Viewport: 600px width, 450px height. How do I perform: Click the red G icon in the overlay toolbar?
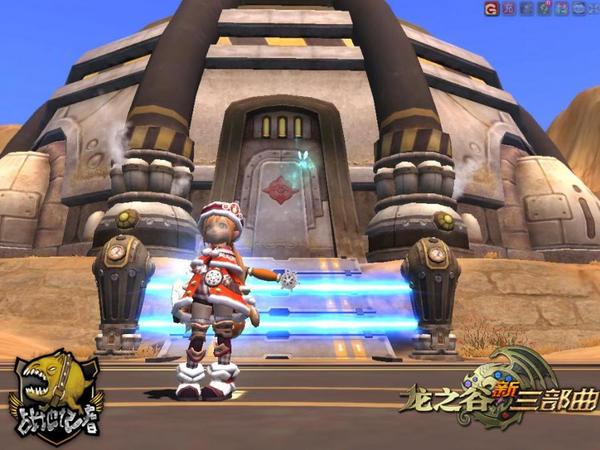point(491,9)
